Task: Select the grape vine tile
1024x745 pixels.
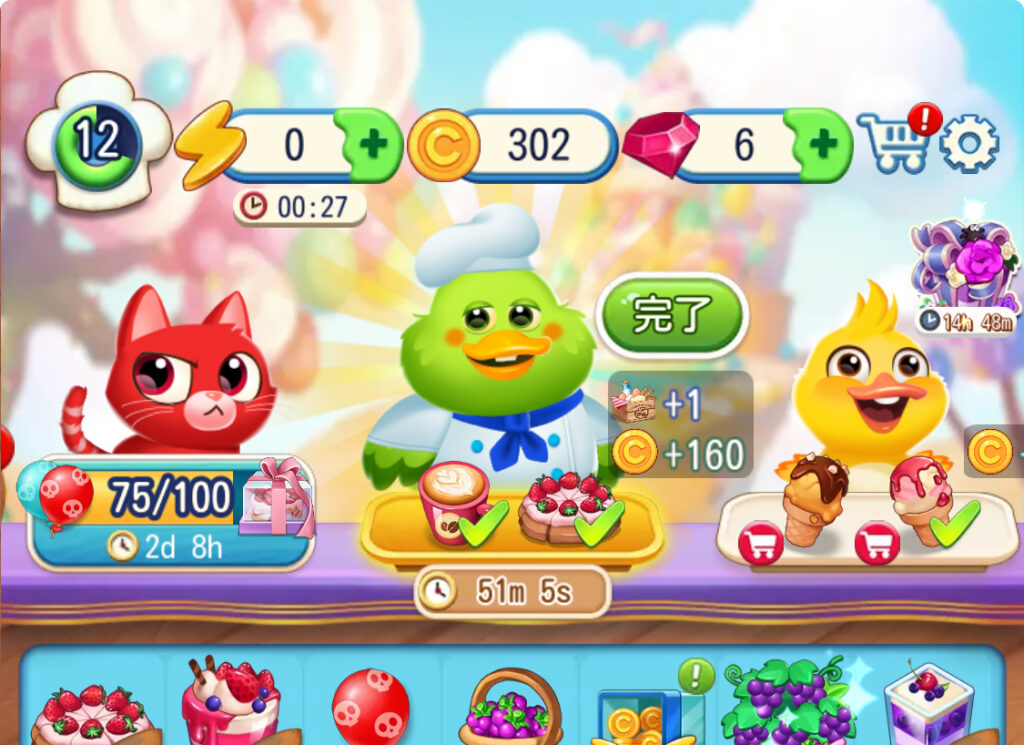Action: click(x=790, y=702)
